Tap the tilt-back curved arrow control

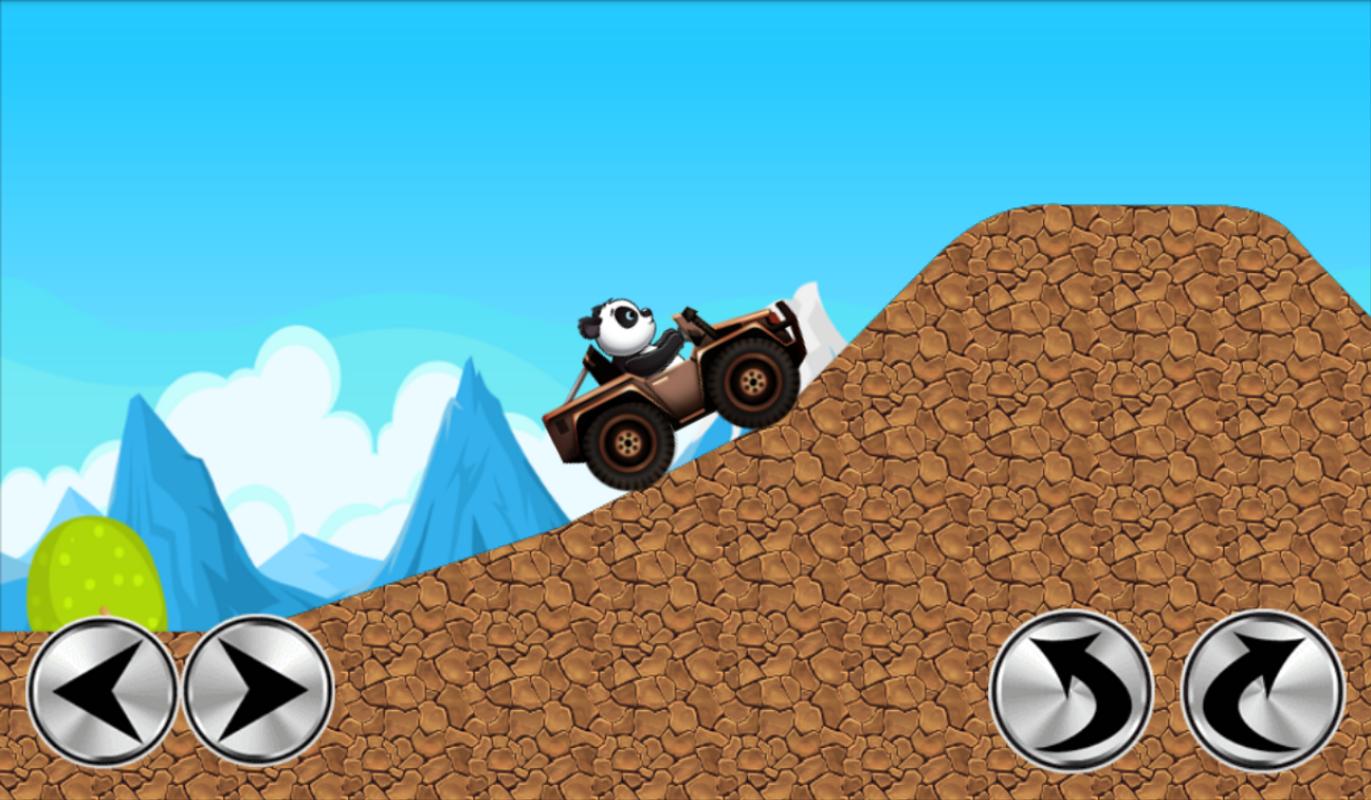(1070, 690)
